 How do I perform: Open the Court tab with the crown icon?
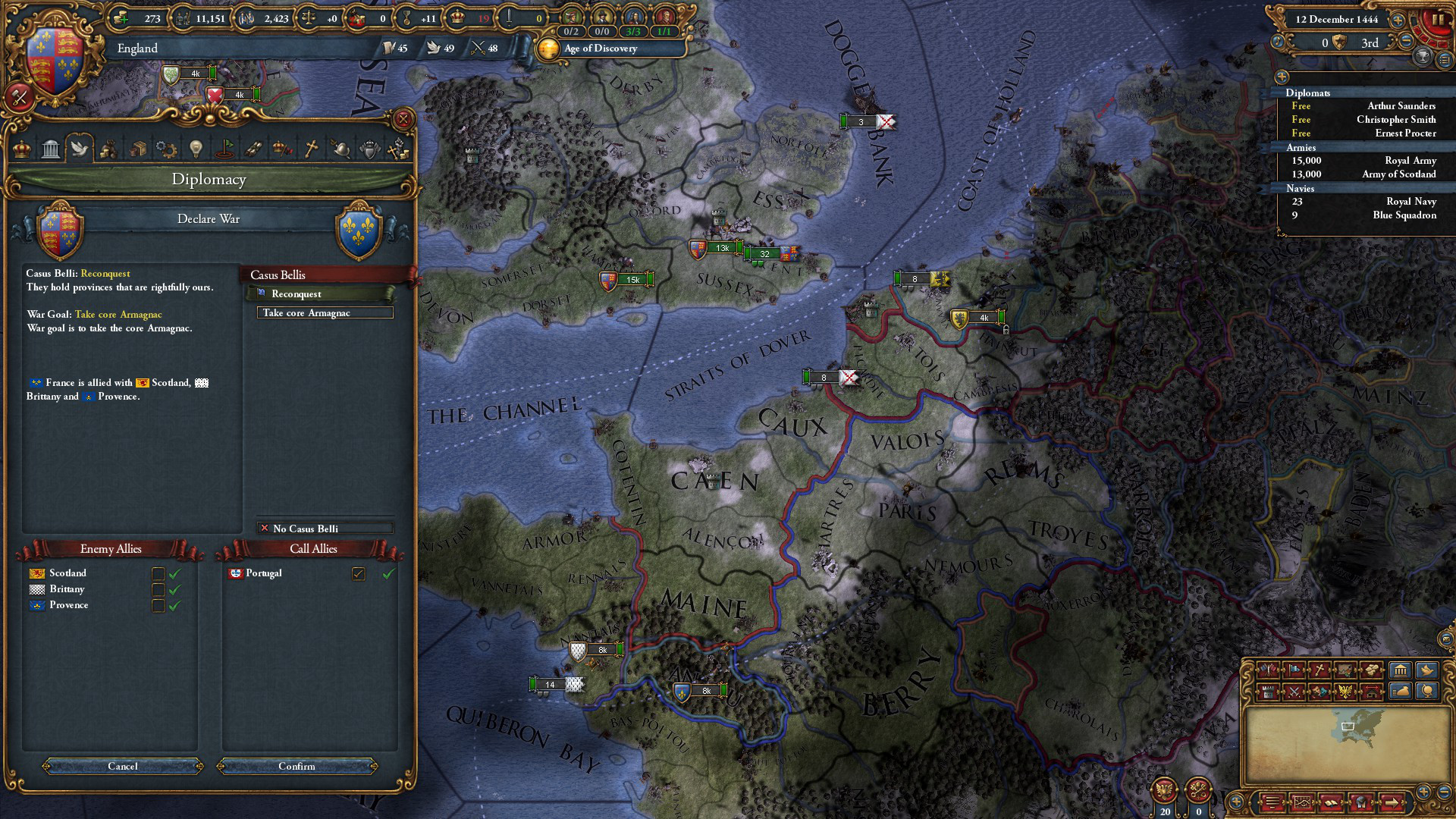[20, 149]
